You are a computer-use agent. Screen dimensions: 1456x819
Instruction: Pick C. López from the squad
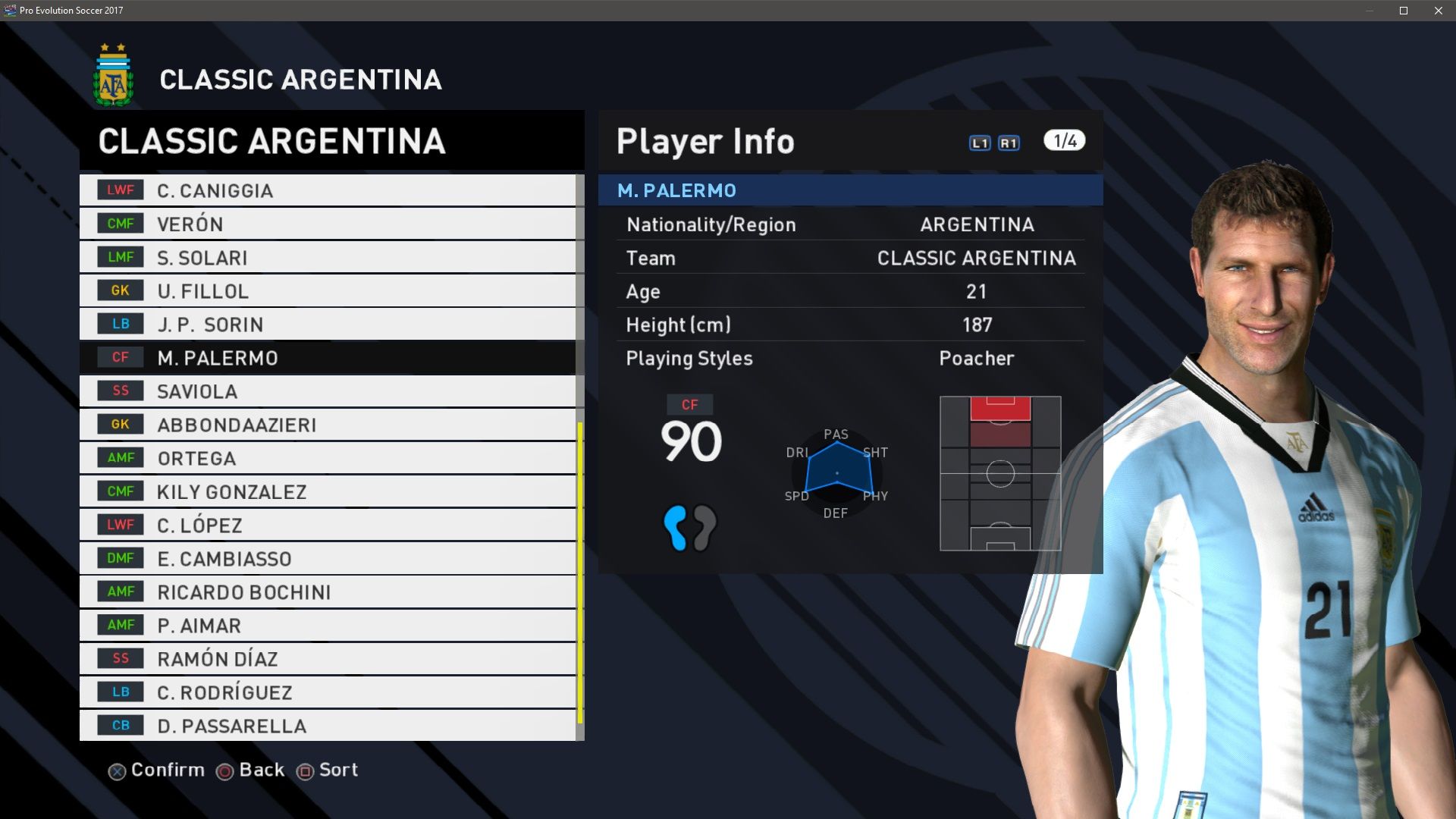[326, 525]
